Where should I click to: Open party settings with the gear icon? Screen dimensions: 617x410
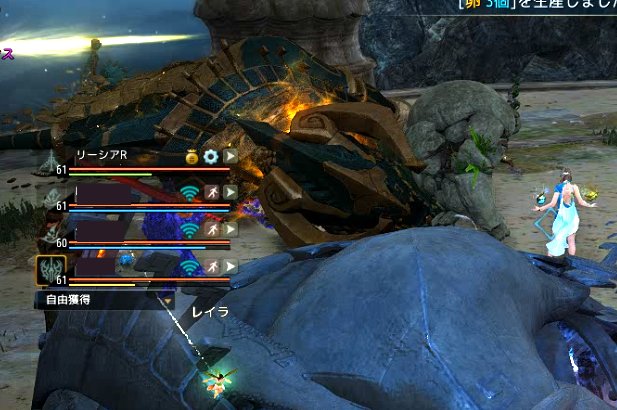210,157
